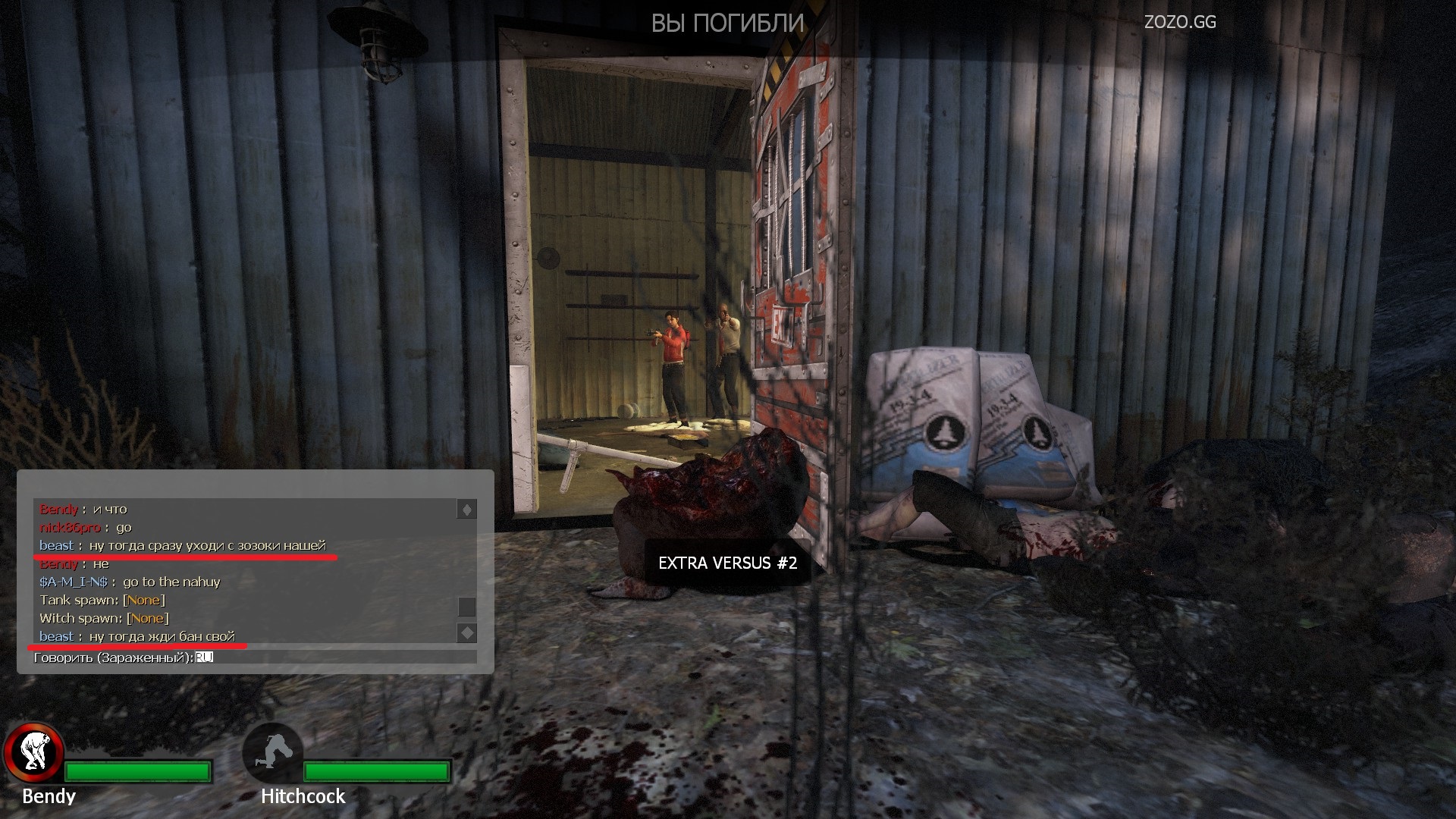Click the chat message input field
Screen dimensions: 1456x819
pos(334,657)
